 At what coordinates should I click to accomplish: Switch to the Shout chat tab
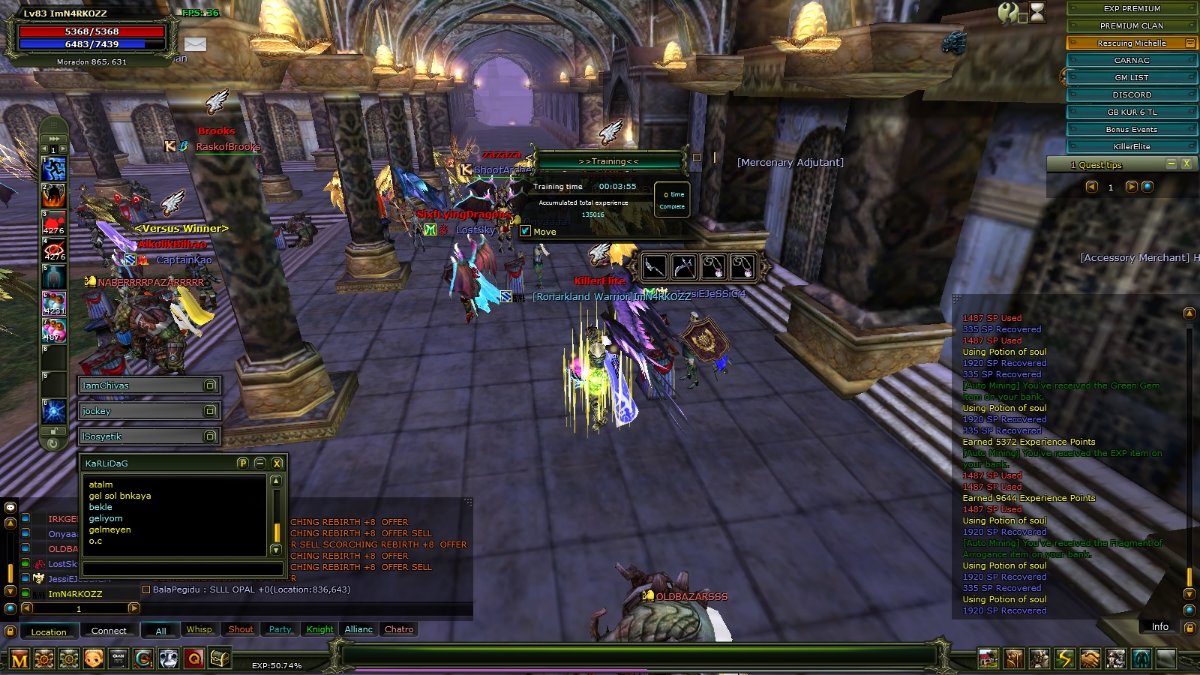[x=240, y=630]
